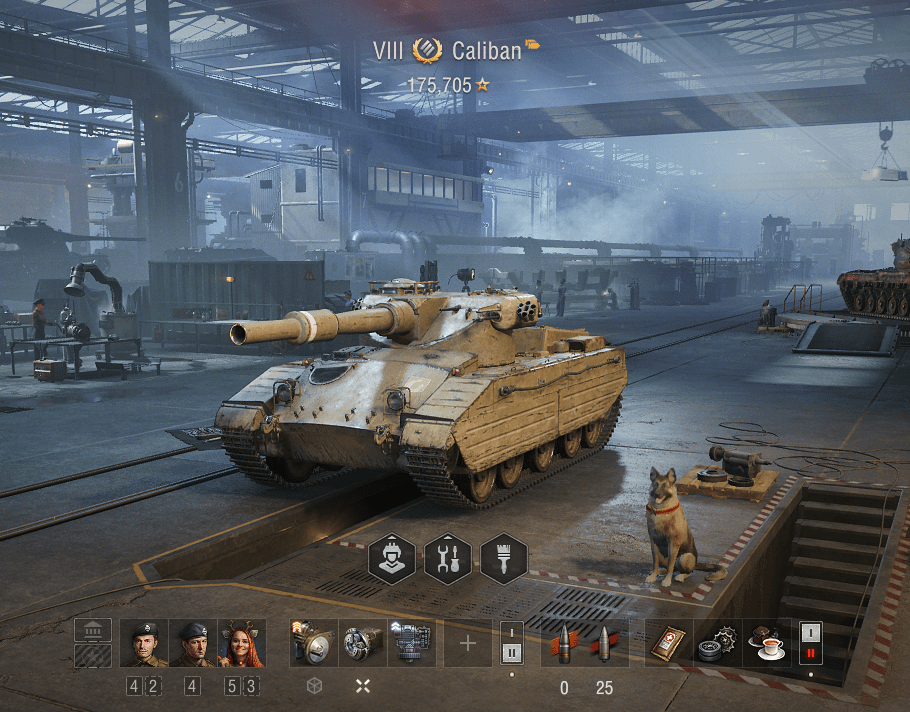Select the first aid kit consumable slot
Image resolution: width=910 pixels, height=712 pixels.
(x=669, y=643)
